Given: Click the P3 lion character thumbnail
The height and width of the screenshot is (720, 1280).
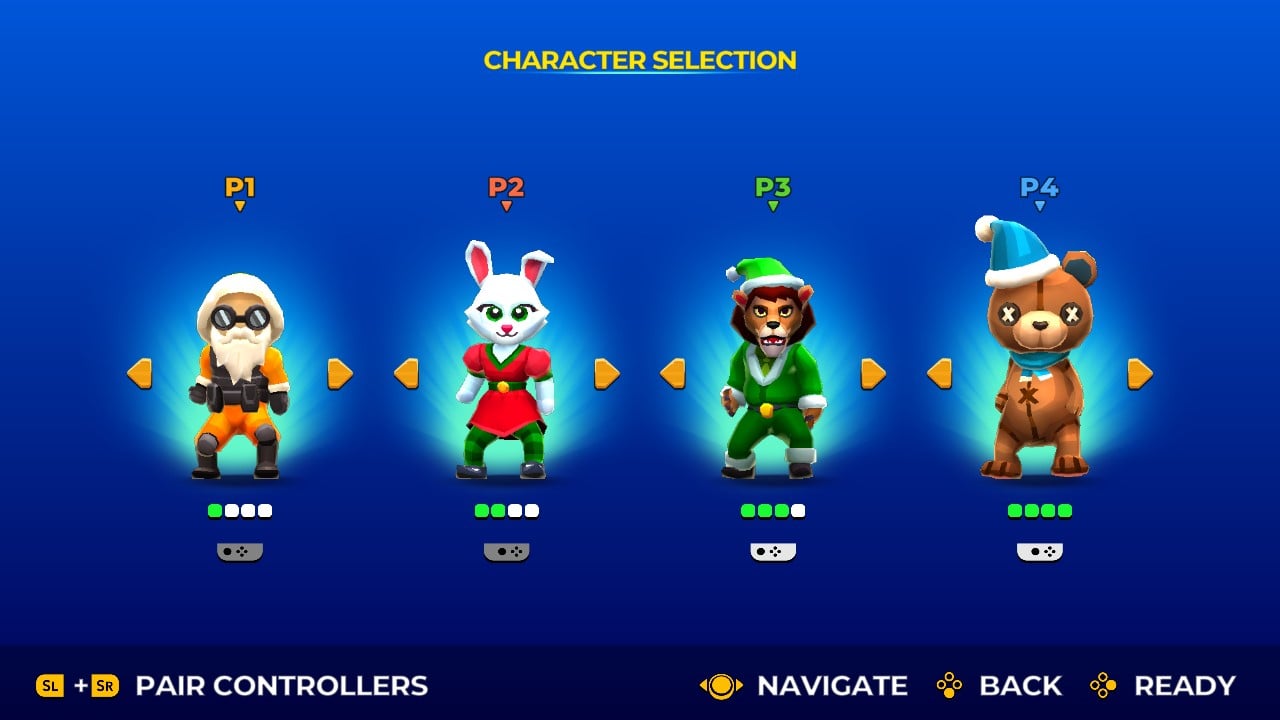Looking at the screenshot, I should click(773, 370).
